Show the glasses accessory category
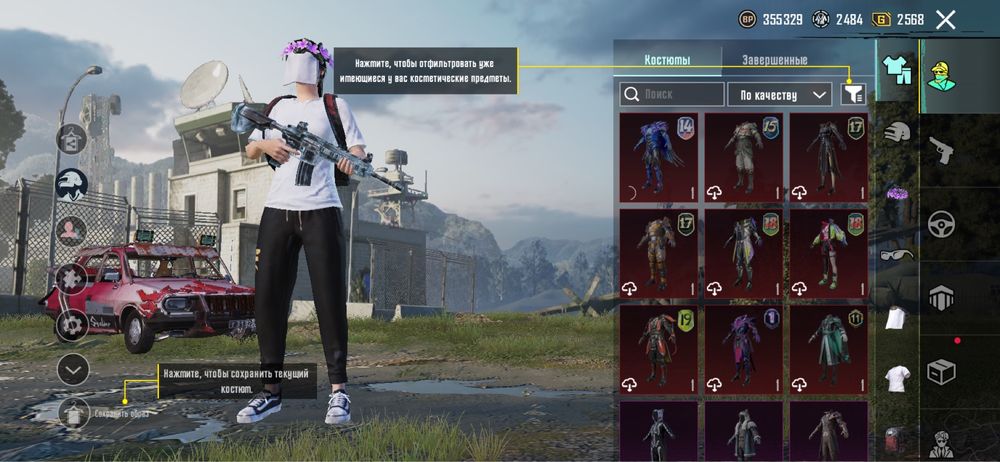The image size is (1000, 462). coord(897,254)
